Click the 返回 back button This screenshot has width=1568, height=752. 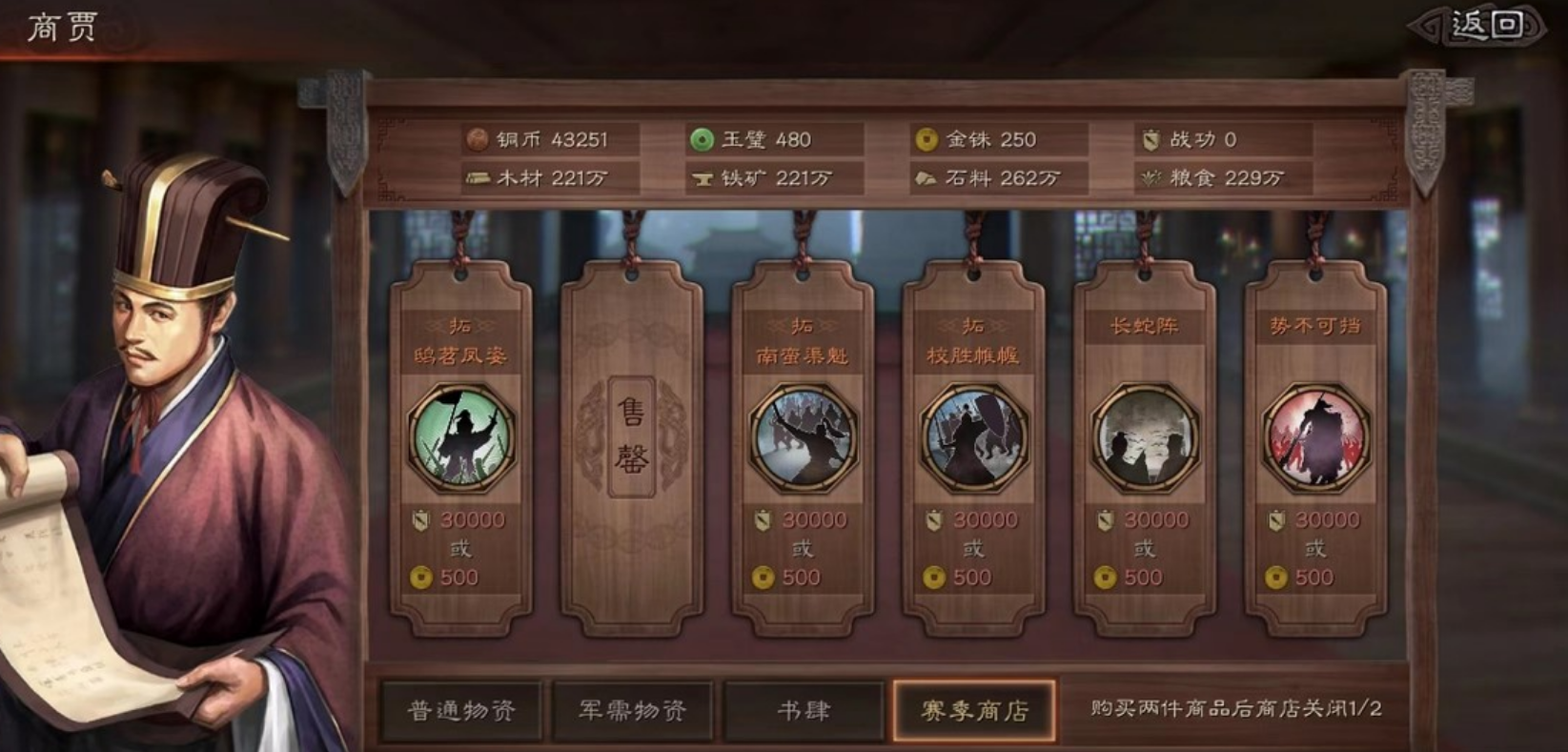coord(1482,26)
